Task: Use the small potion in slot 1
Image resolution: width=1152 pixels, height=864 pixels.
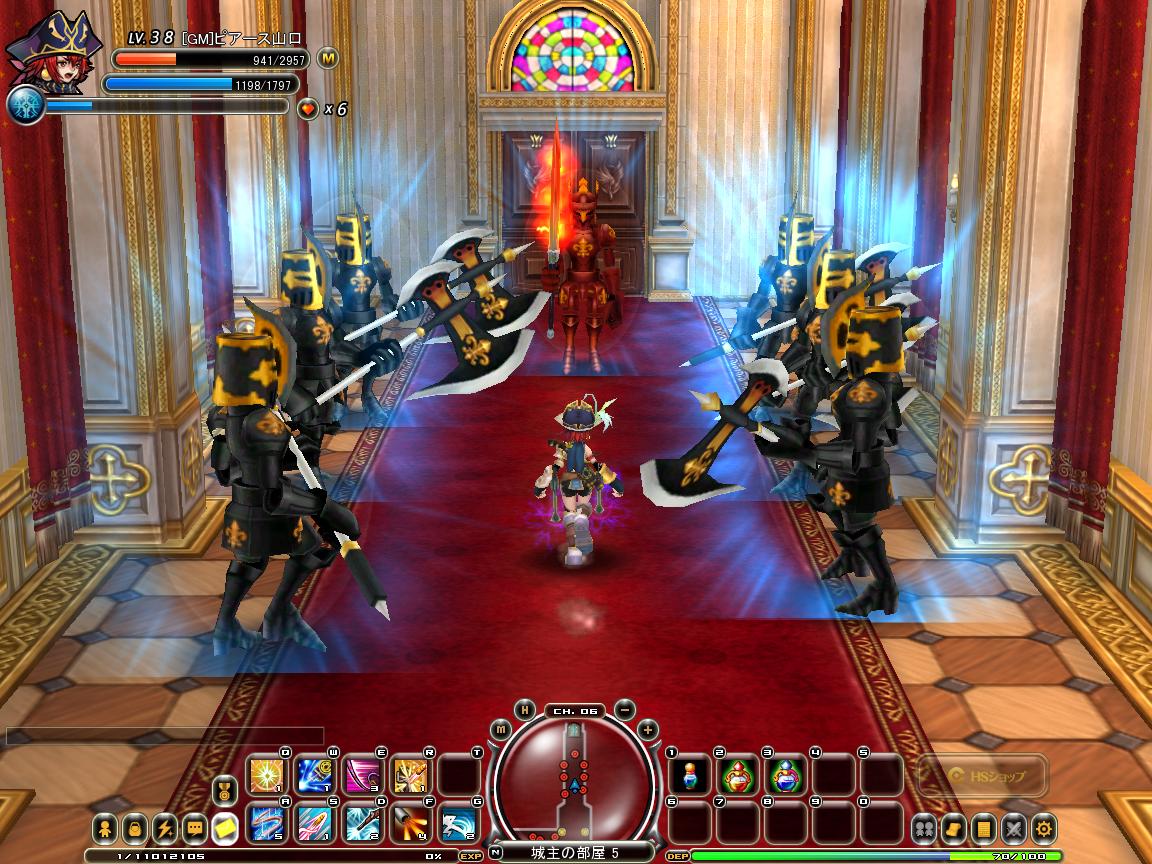Action: (x=690, y=776)
